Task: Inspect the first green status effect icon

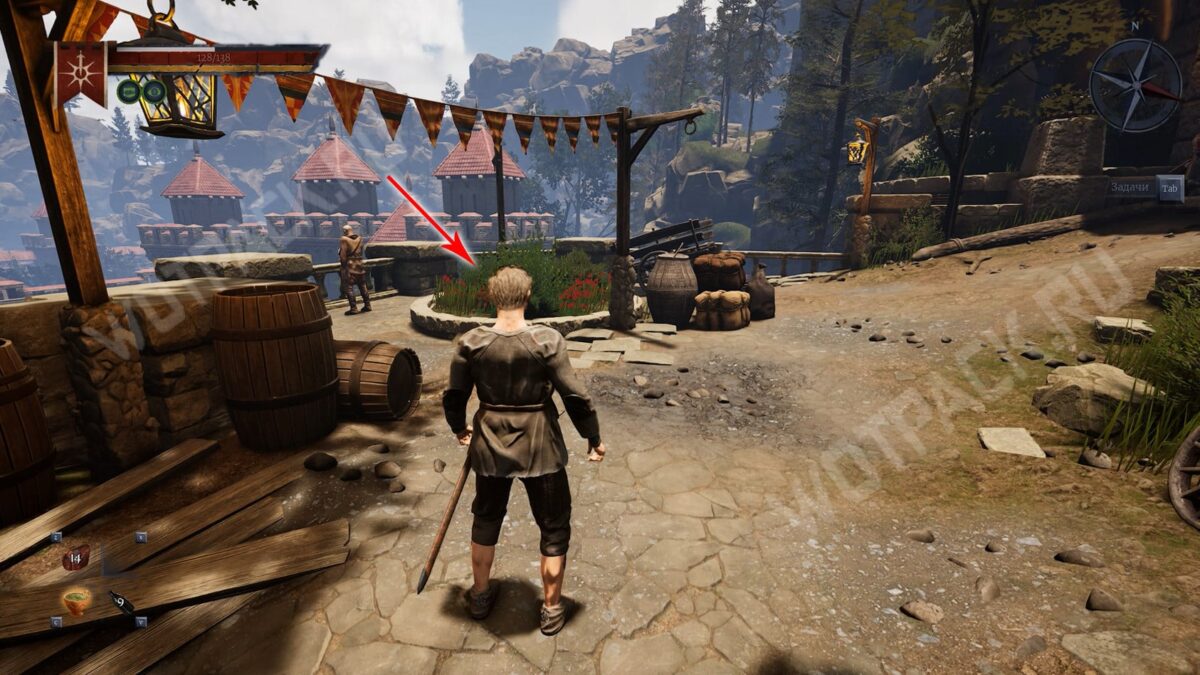Action: 128,92
